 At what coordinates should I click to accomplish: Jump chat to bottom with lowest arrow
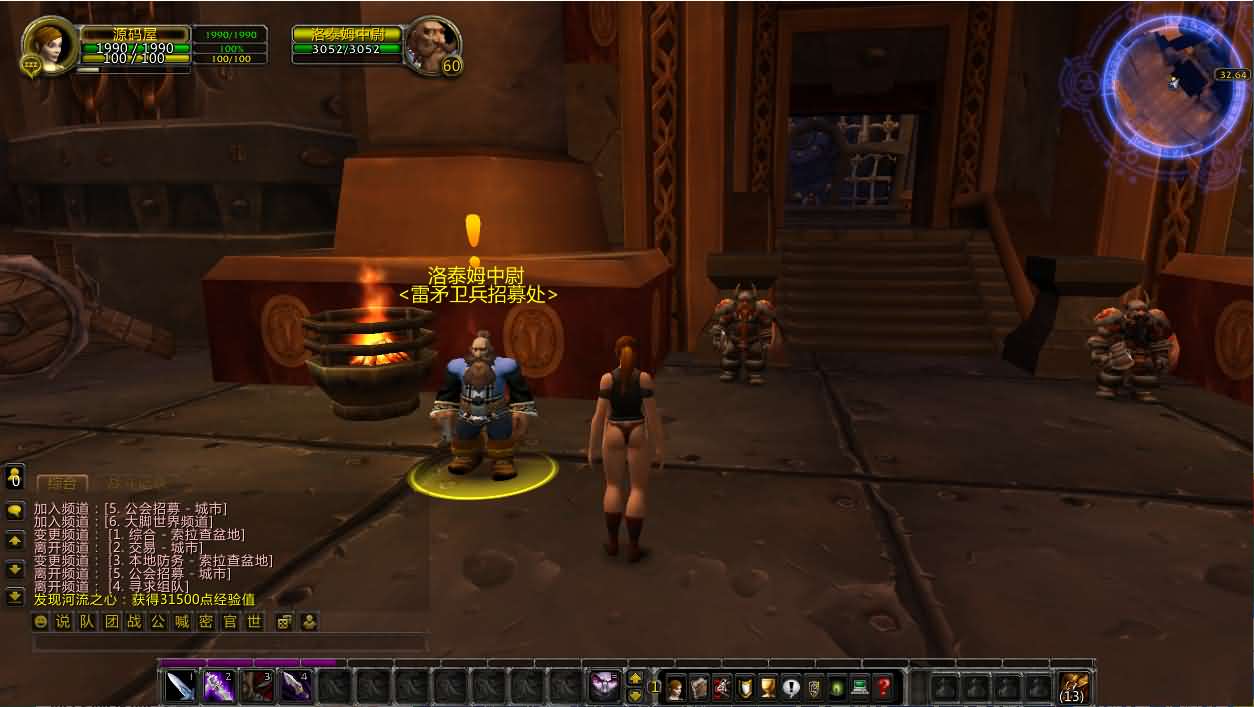15,597
